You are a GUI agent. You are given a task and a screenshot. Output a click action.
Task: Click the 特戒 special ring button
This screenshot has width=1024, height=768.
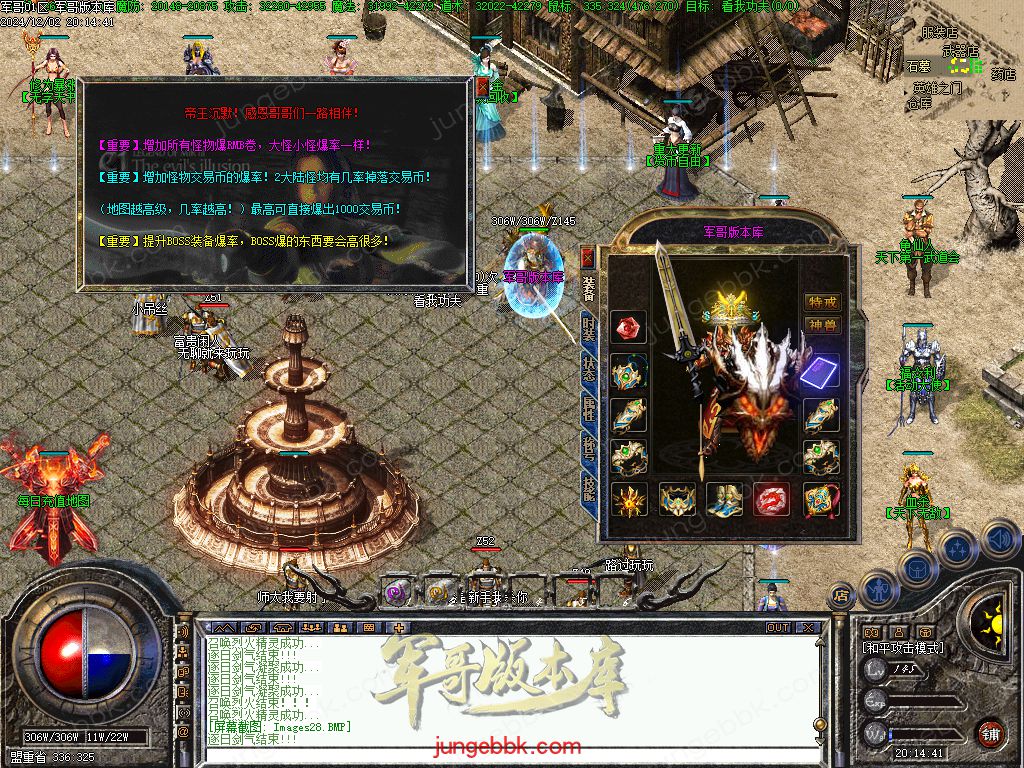[x=822, y=302]
